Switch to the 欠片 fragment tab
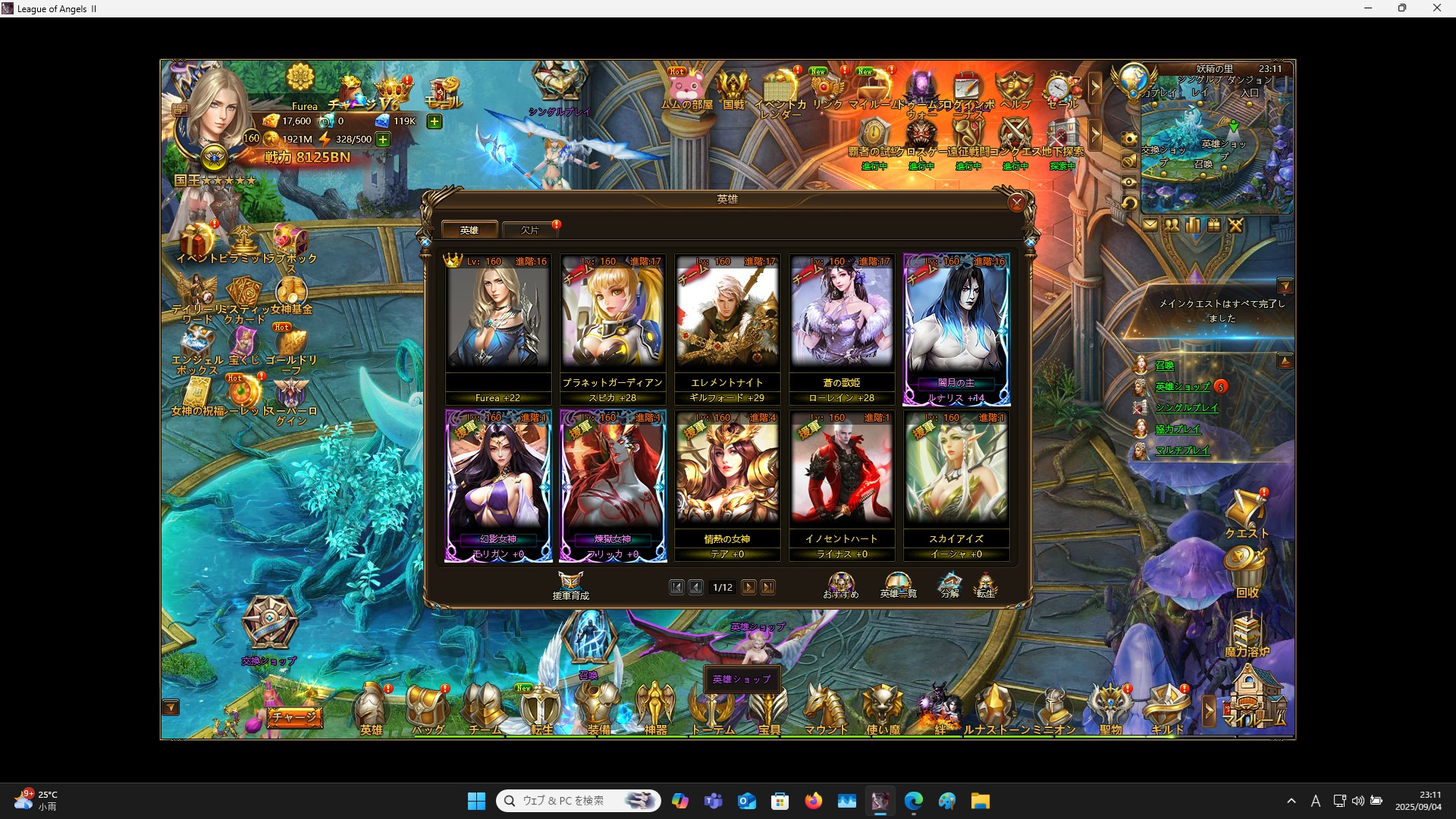 pos(529,229)
